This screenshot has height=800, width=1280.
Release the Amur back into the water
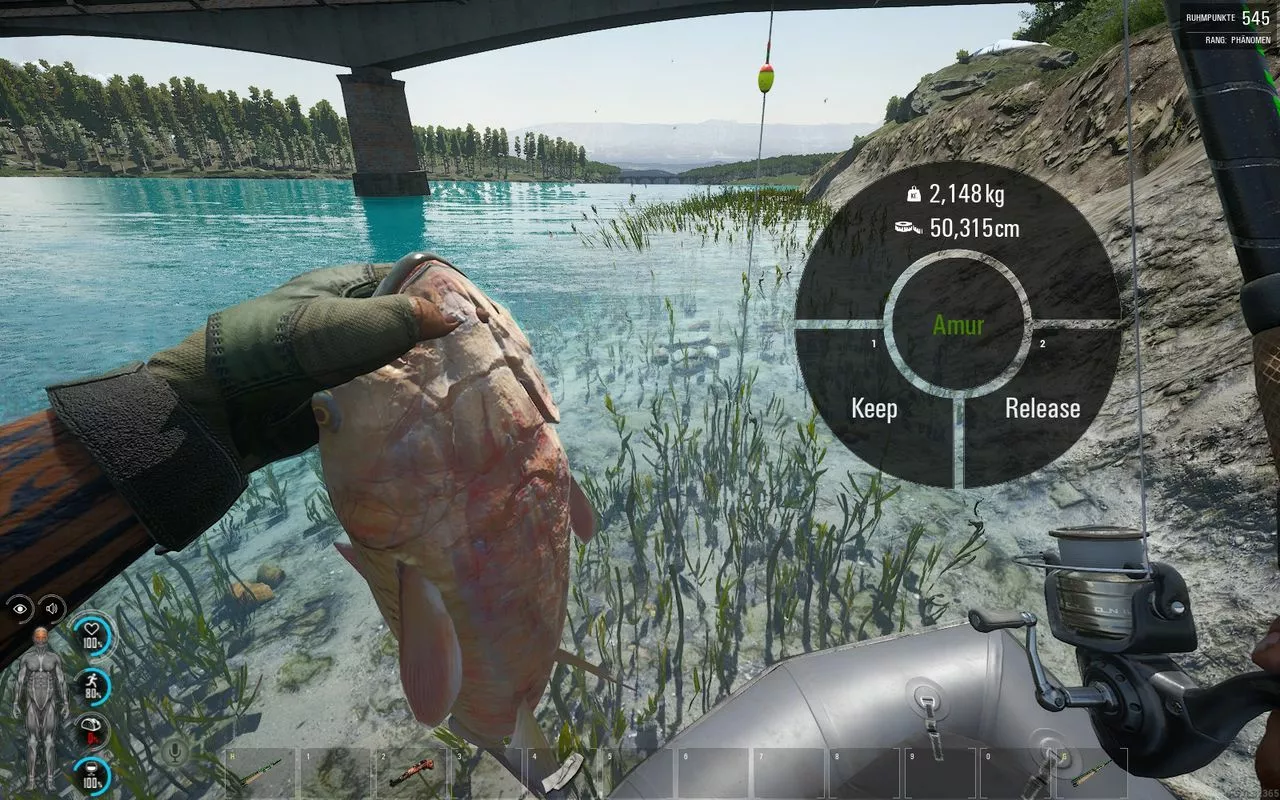click(1042, 408)
